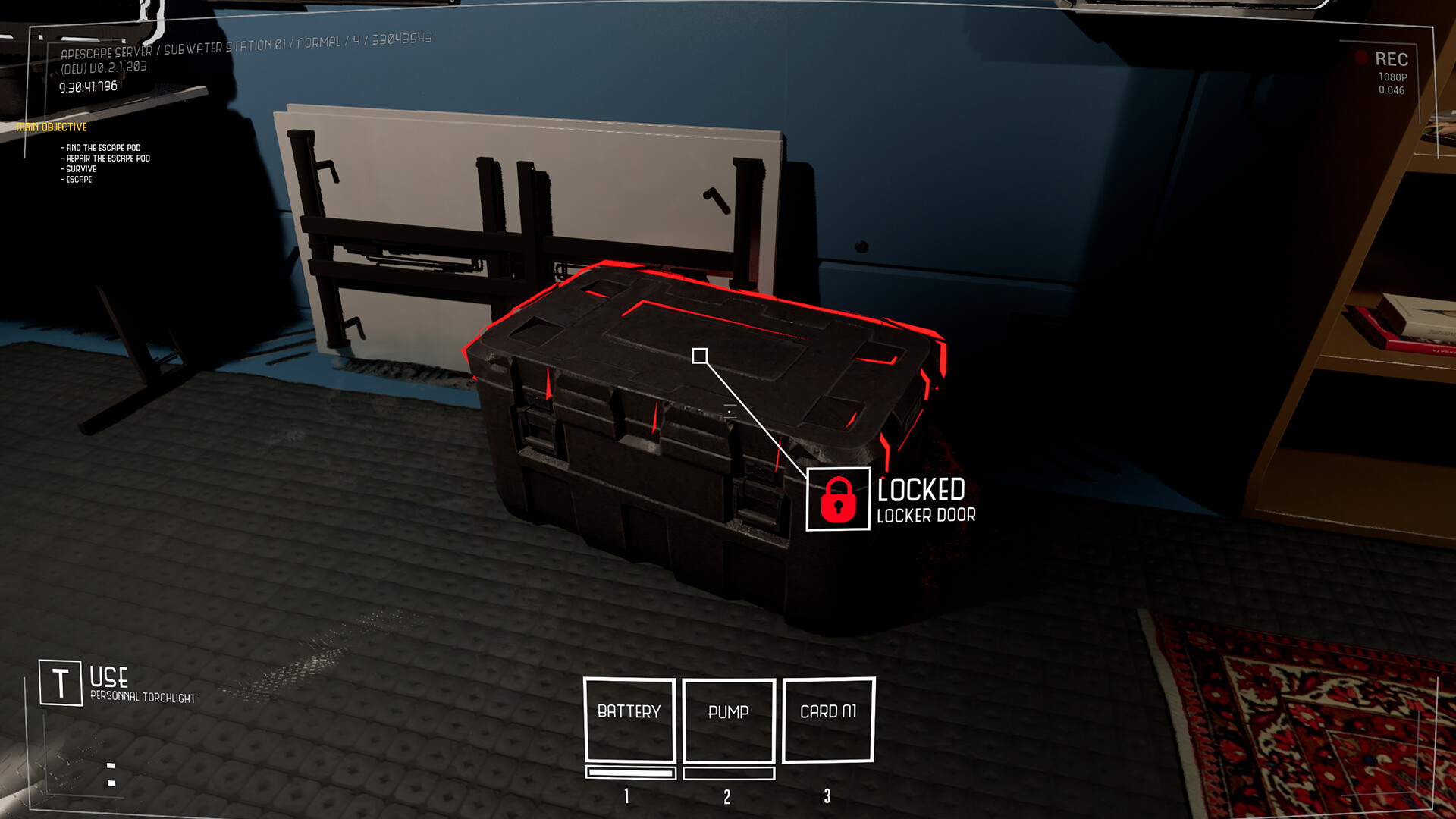
Task: Expand the MAIN OBJECTIVE list header
Action: point(53,127)
